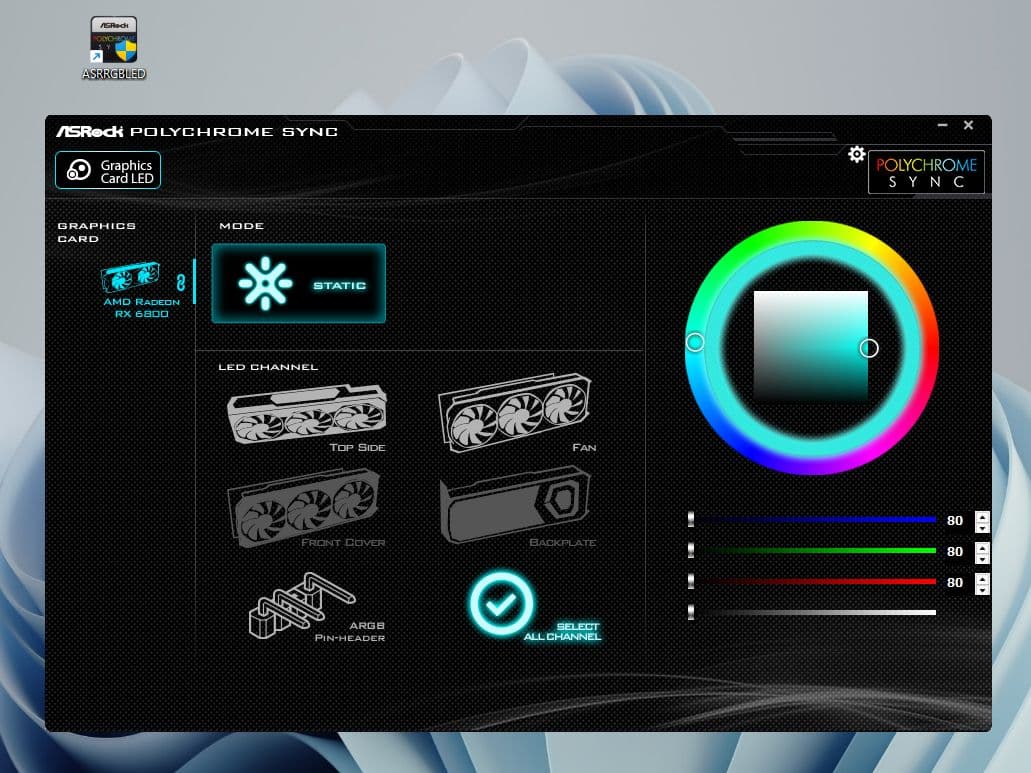Click the red color slider track
This screenshot has height=773, width=1031.
tap(815, 582)
